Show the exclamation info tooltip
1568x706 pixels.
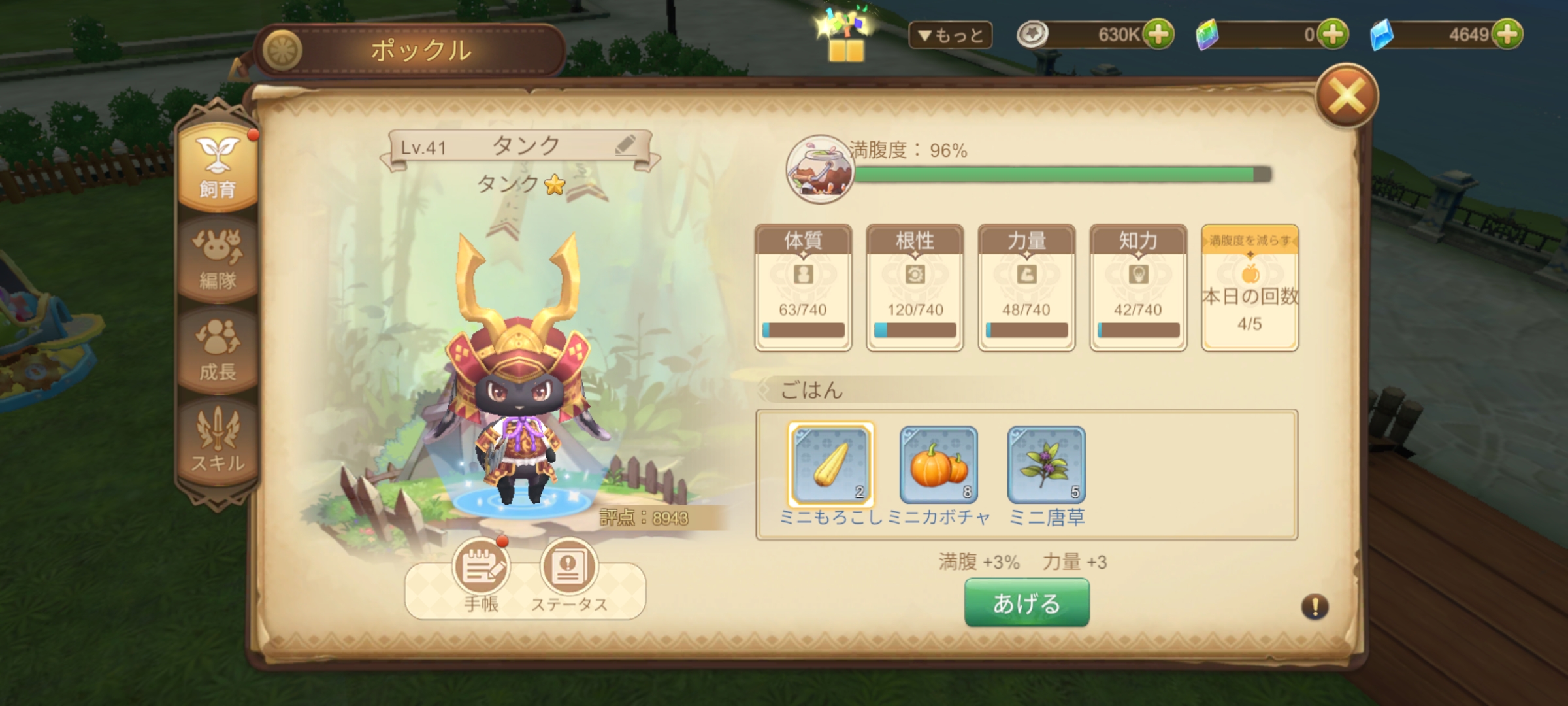click(x=1315, y=607)
